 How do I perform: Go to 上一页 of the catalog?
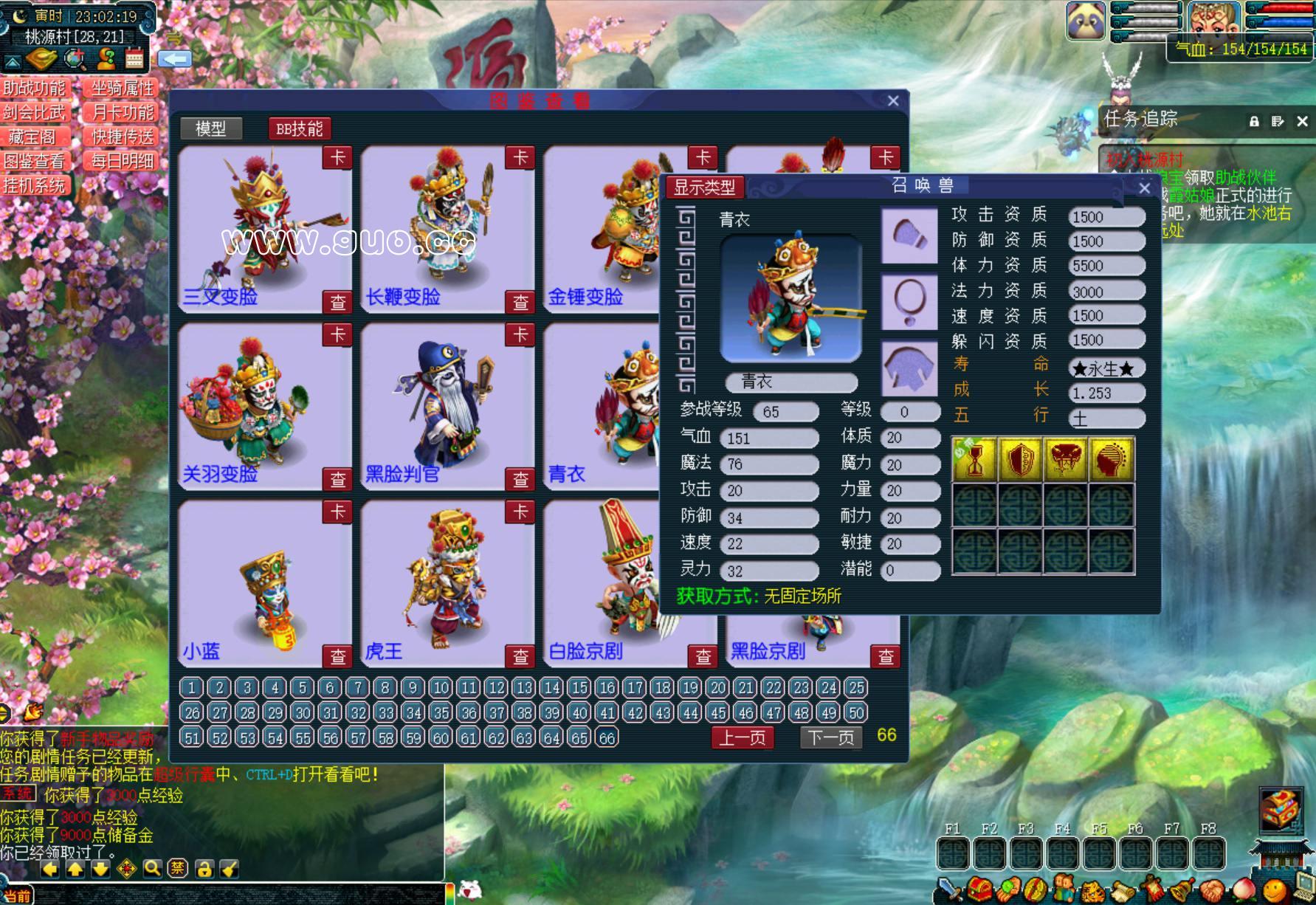click(x=743, y=737)
